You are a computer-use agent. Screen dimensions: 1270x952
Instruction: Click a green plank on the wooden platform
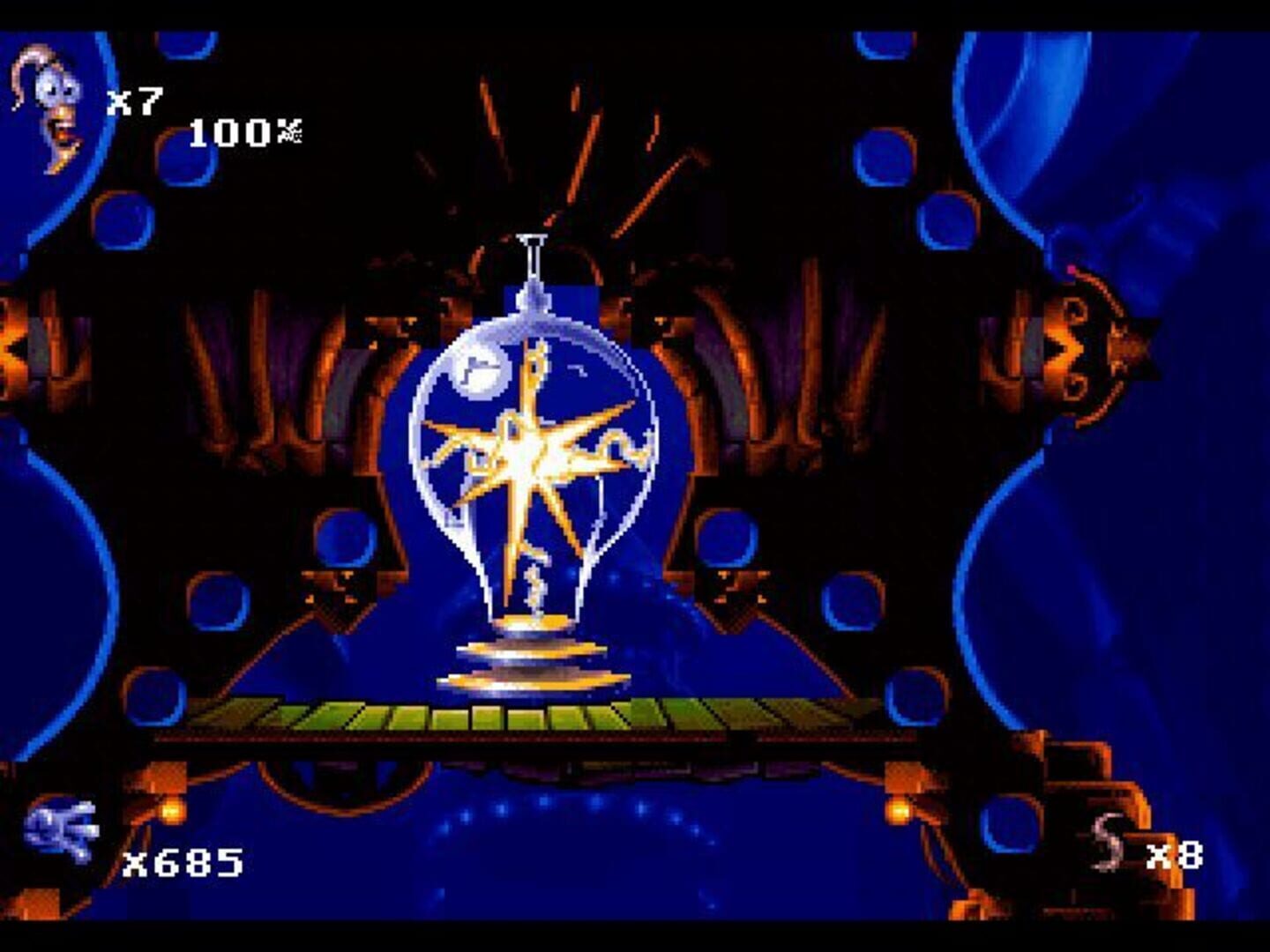tap(397, 716)
